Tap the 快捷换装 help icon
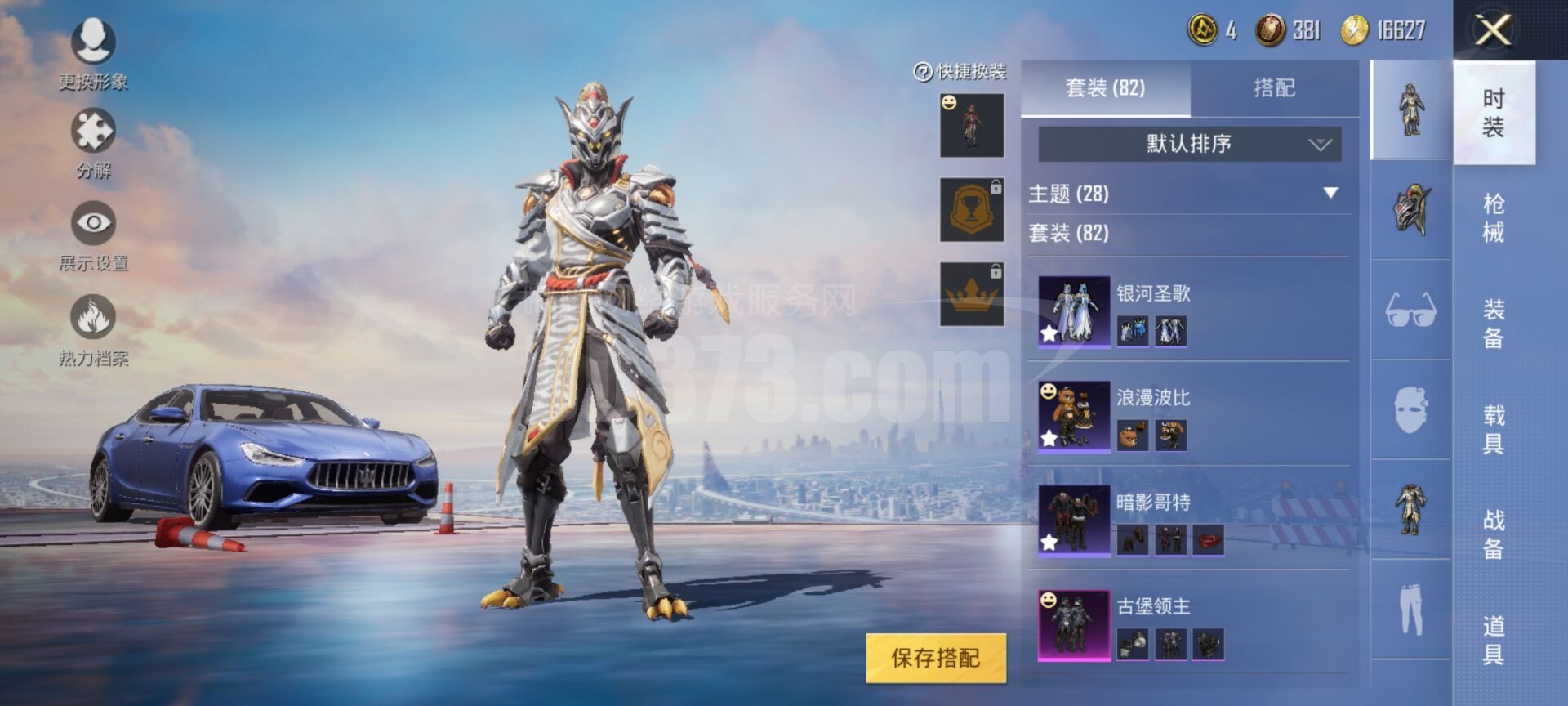1568x706 pixels. click(x=923, y=73)
